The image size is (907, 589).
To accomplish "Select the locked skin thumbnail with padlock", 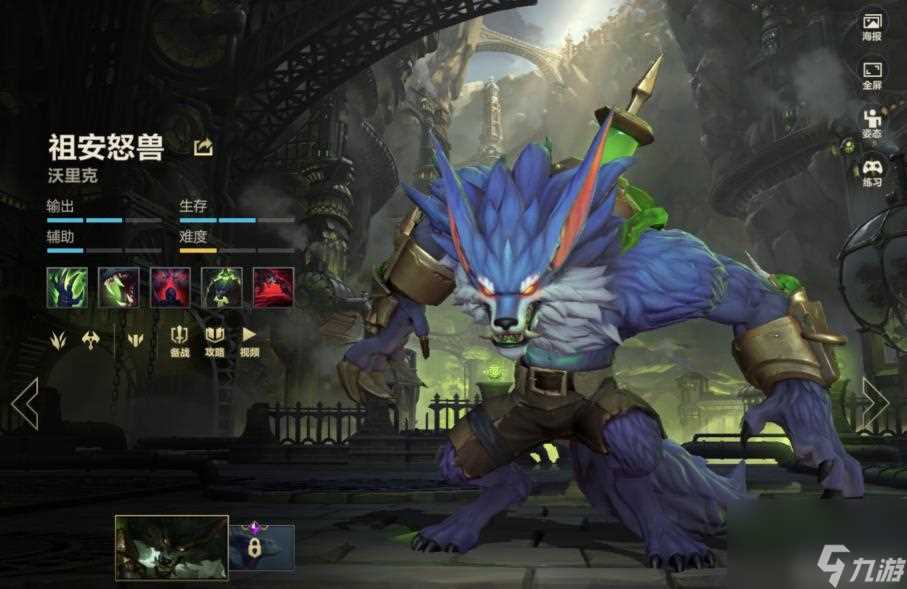I will coord(262,547).
